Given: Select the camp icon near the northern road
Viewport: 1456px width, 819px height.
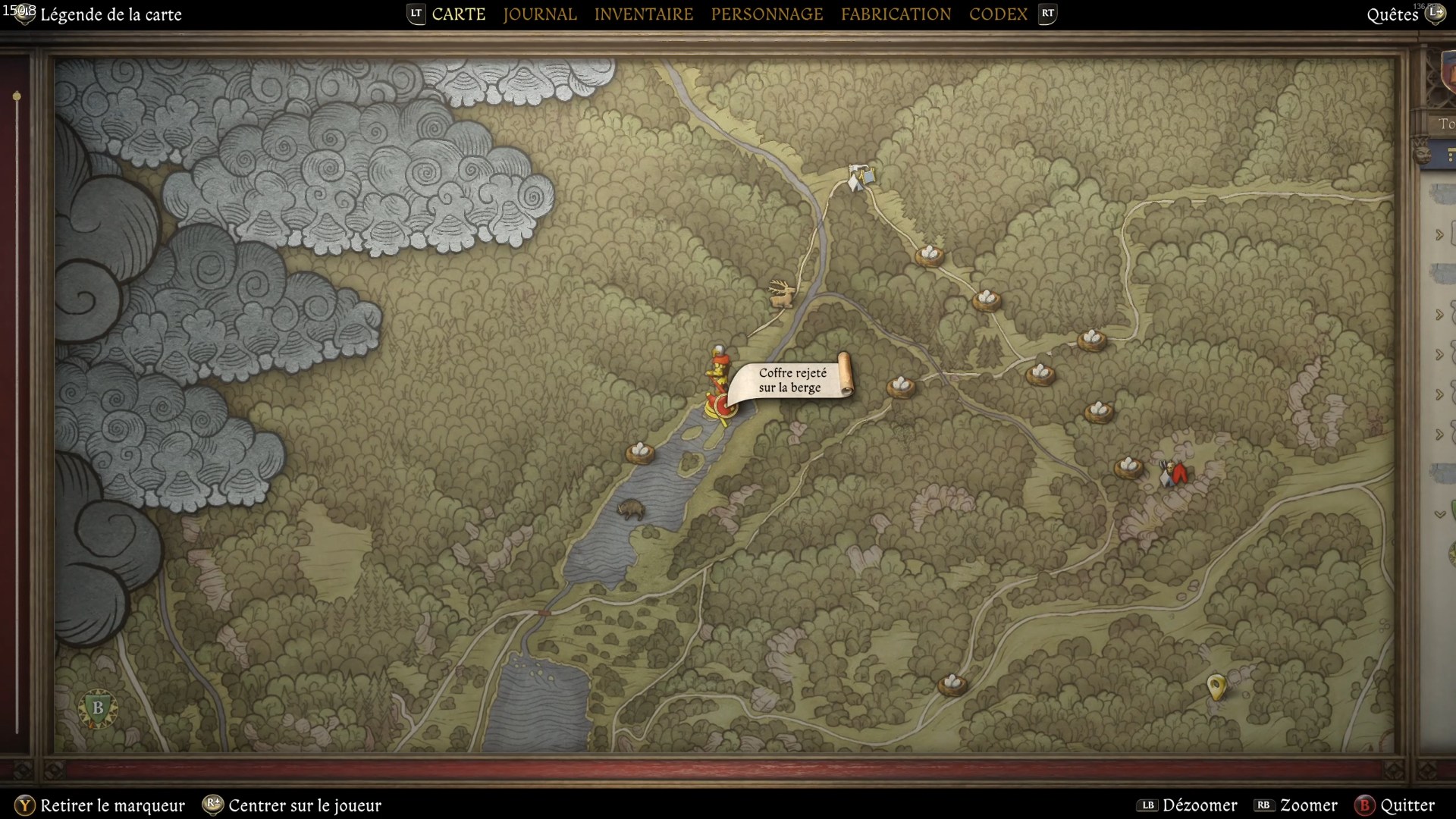Looking at the screenshot, I should coord(861,176).
